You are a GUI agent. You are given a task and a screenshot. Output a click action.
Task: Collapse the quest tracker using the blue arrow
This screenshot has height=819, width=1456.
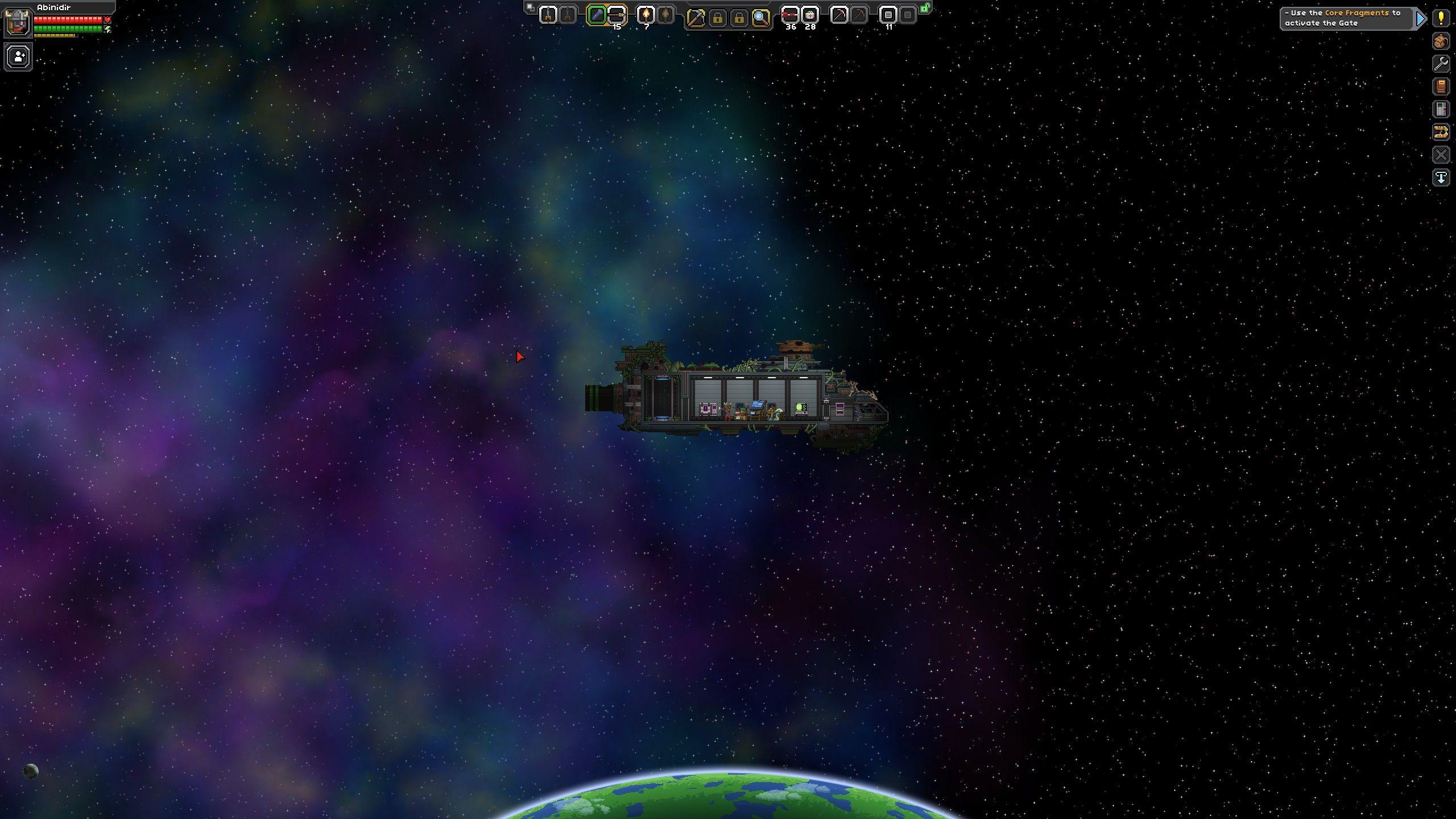click(1420, 19)
